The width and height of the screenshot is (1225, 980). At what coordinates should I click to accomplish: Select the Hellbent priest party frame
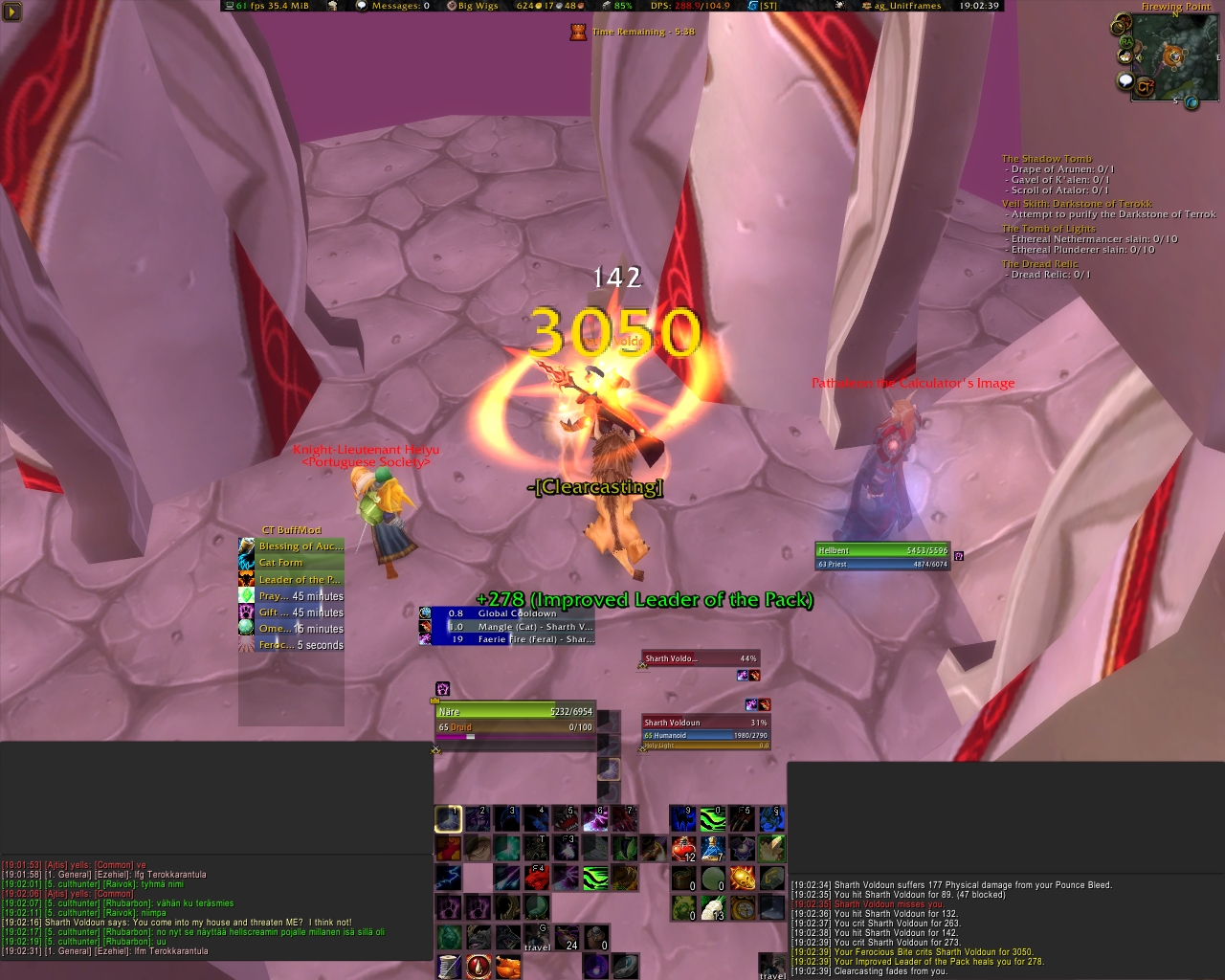coord(882,557)
